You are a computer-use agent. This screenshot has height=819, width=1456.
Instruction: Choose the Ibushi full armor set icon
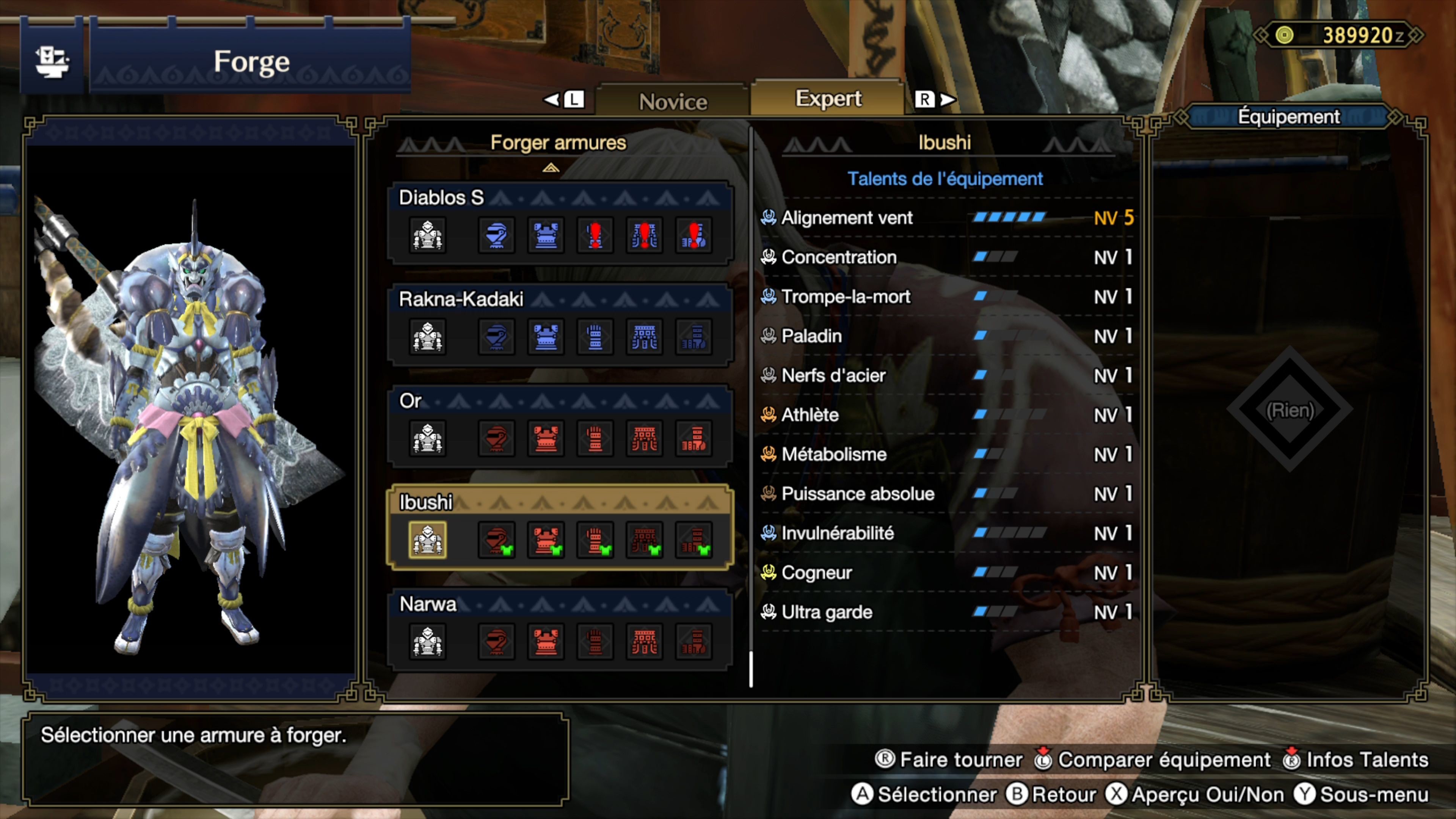point(427,540)
